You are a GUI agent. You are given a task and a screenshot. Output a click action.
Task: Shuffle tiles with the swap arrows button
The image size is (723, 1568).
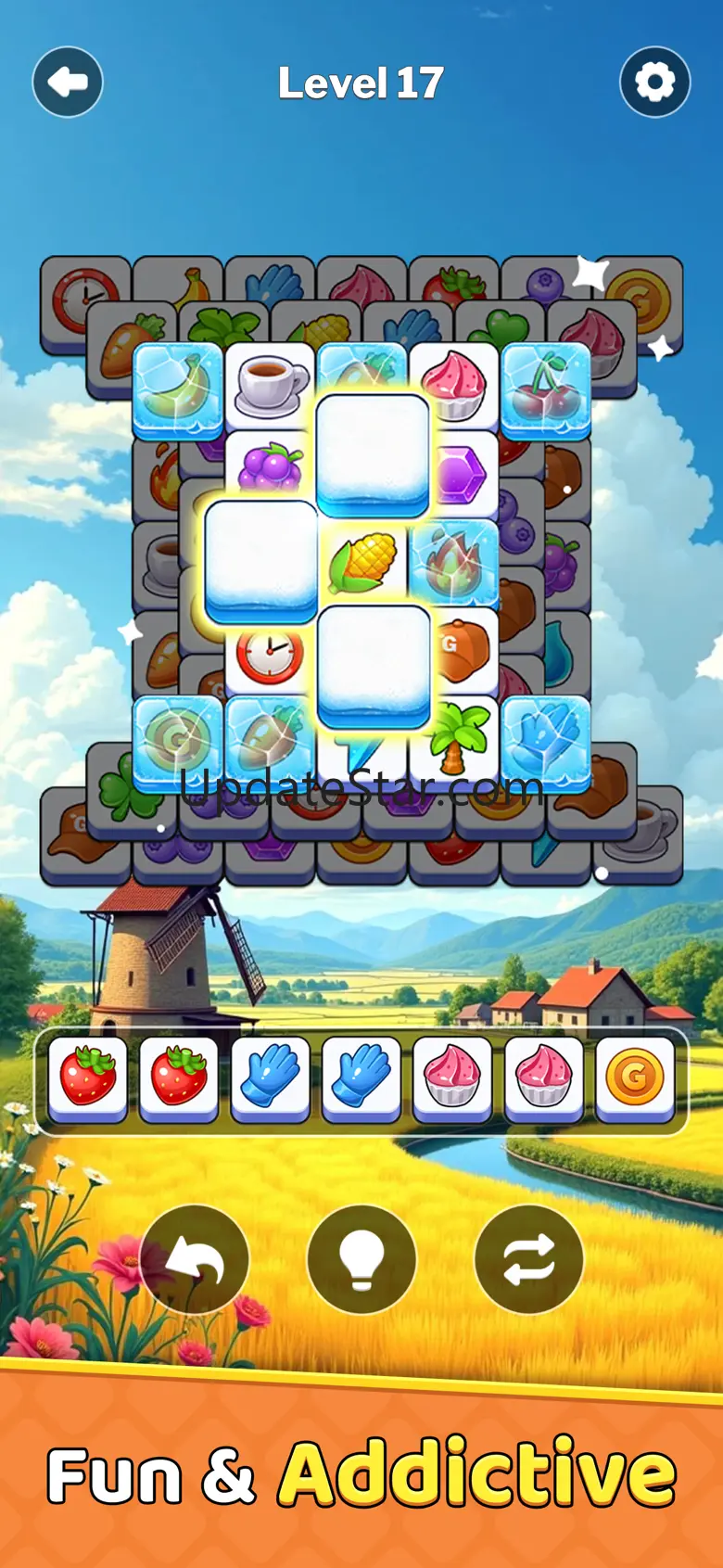528,1259
